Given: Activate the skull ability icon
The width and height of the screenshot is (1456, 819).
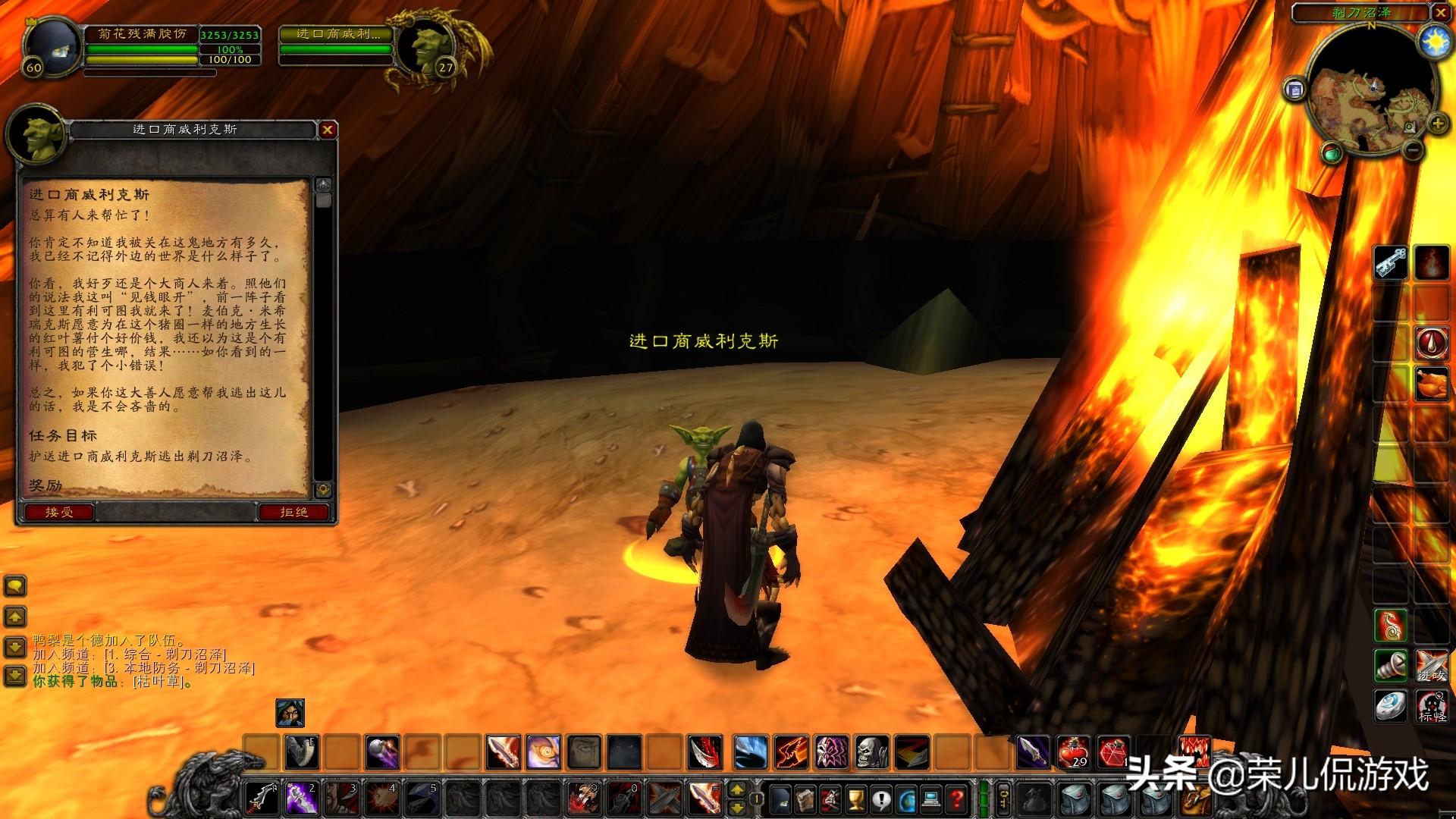Looking at the screenshot, I should [871, 752].
